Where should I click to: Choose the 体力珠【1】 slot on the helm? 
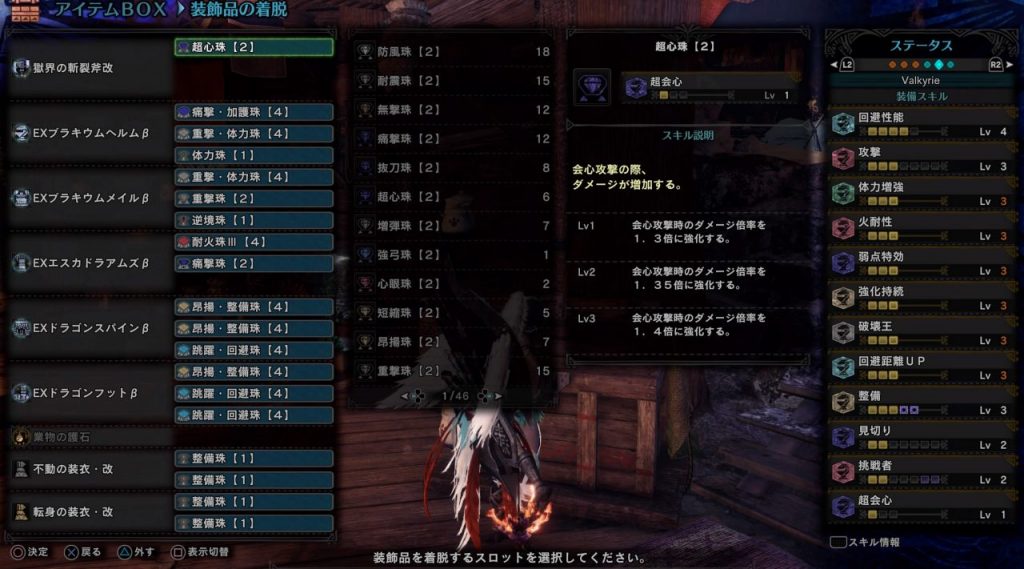pyautogui.click(x=254, y=155)
